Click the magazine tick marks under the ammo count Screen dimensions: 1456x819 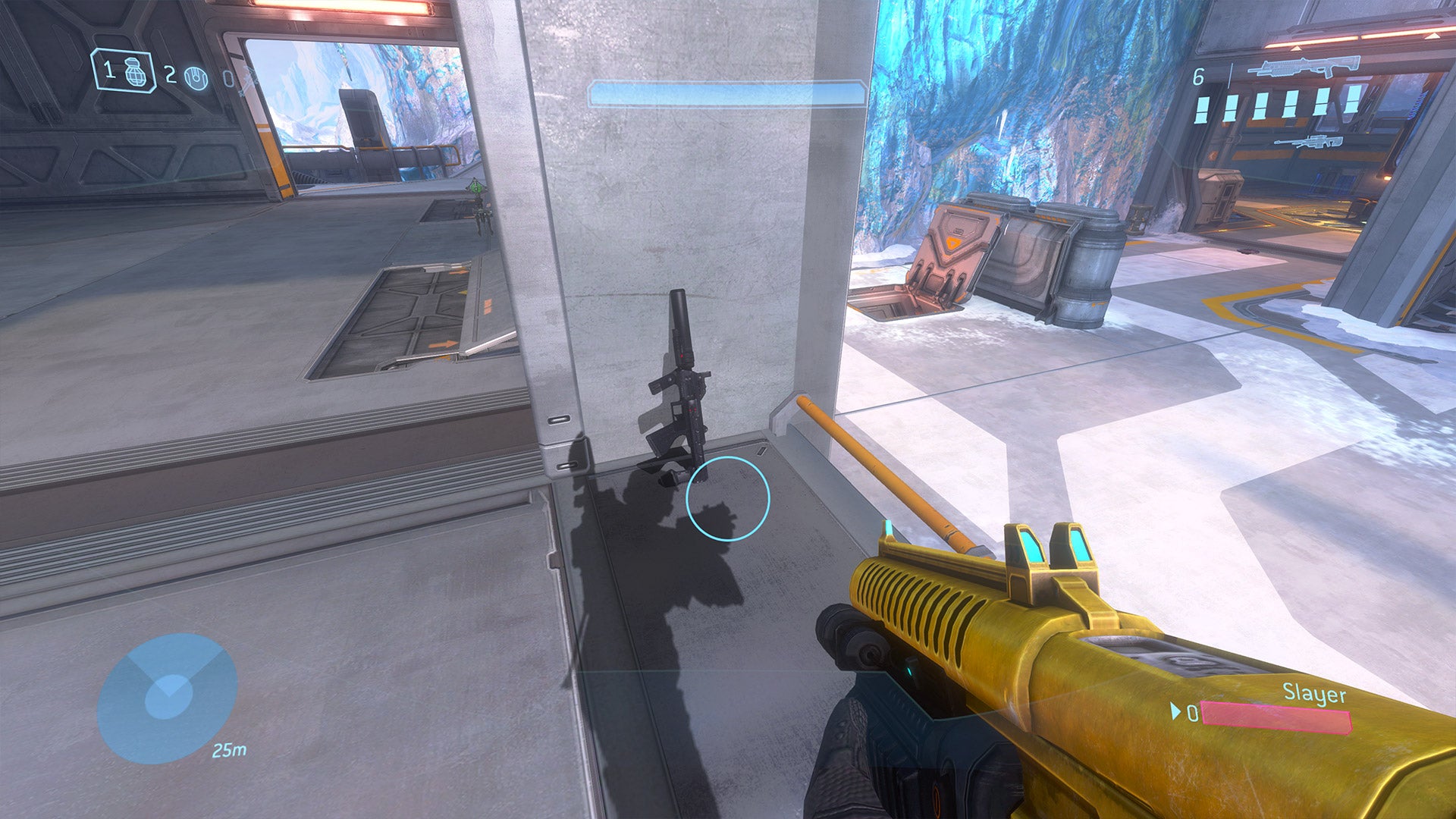click(1278, 108)
